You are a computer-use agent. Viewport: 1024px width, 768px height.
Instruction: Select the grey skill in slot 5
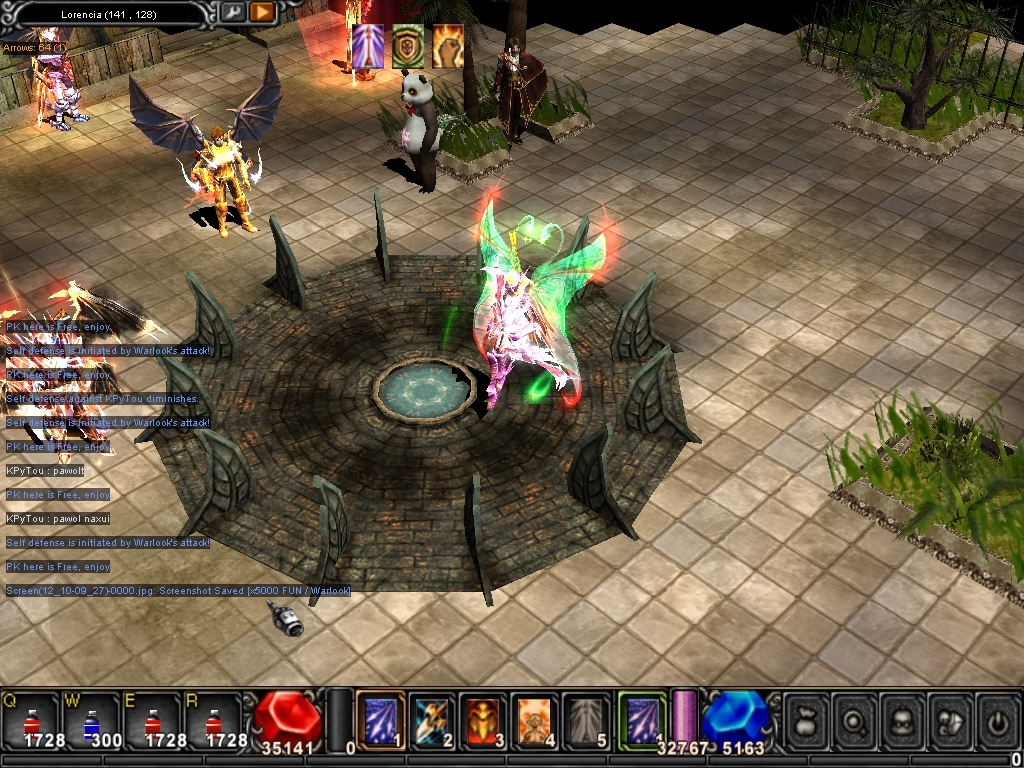(588, 719)
